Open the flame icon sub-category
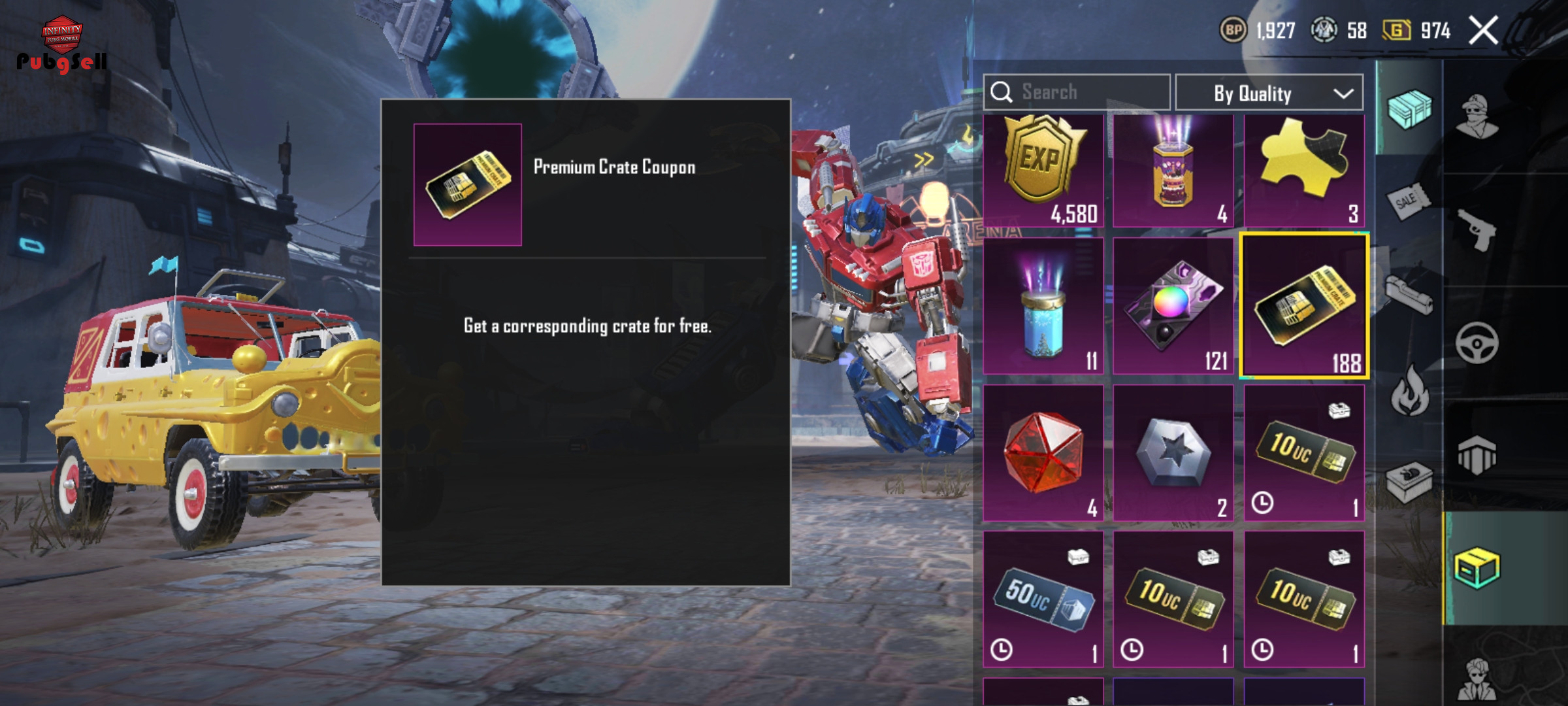1568x706 pixels. pos(1409,391)
